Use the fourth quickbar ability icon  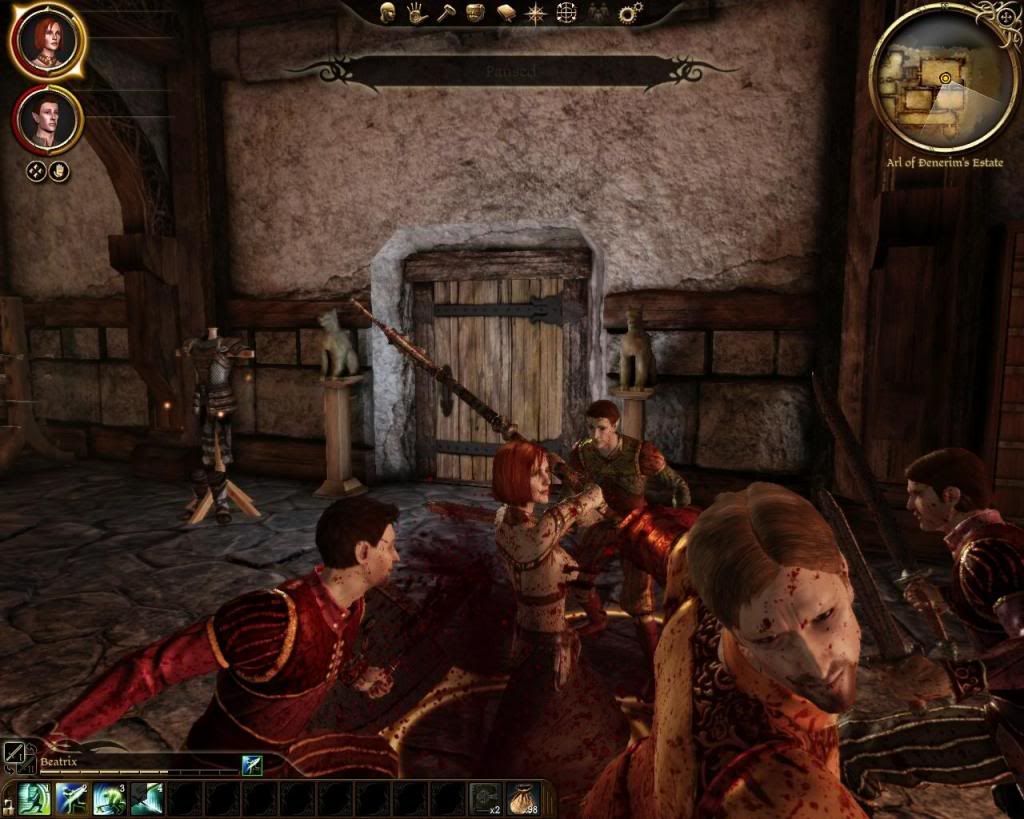145,798
